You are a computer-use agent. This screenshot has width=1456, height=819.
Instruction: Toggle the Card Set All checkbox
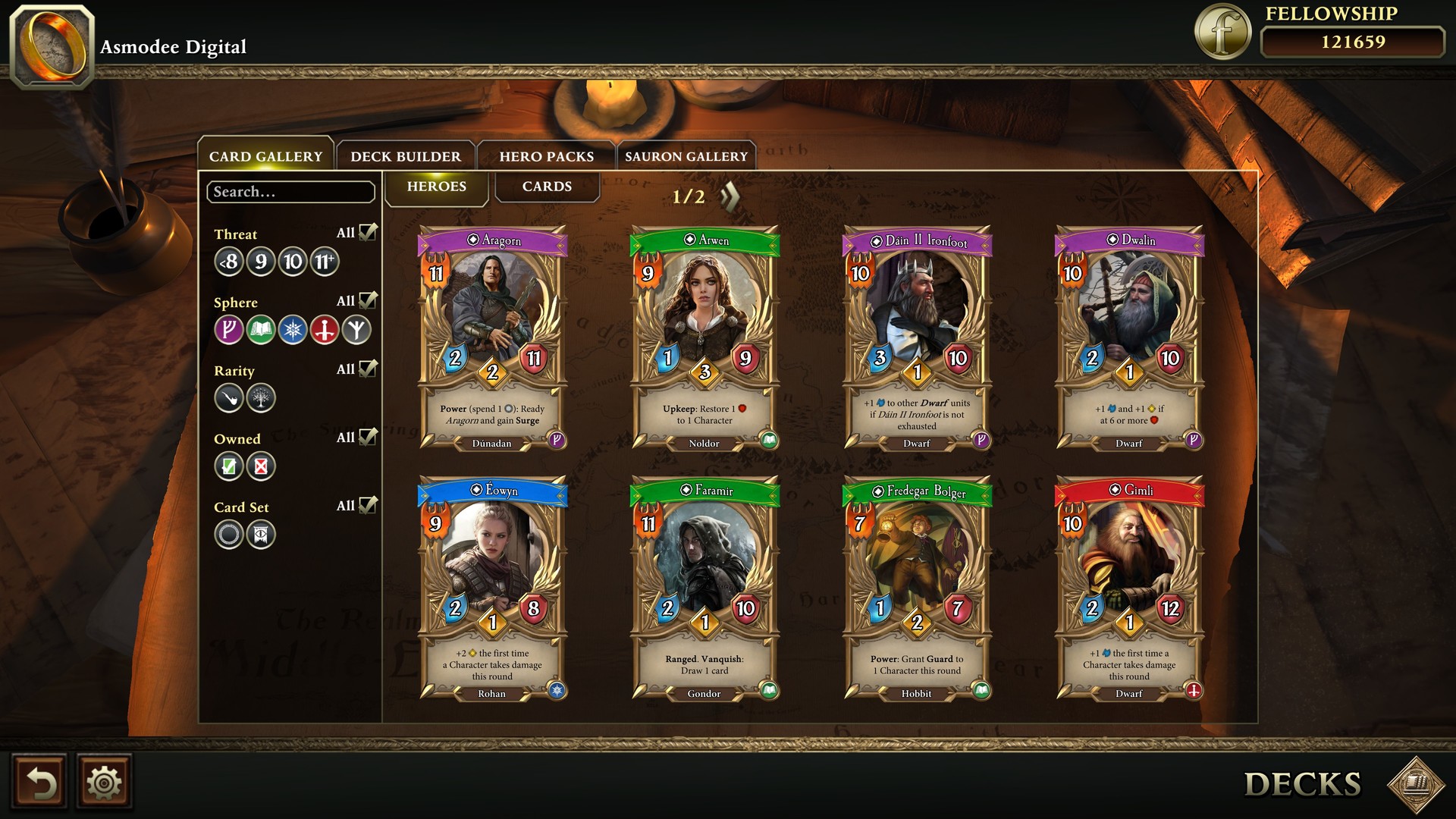(369, 504)
